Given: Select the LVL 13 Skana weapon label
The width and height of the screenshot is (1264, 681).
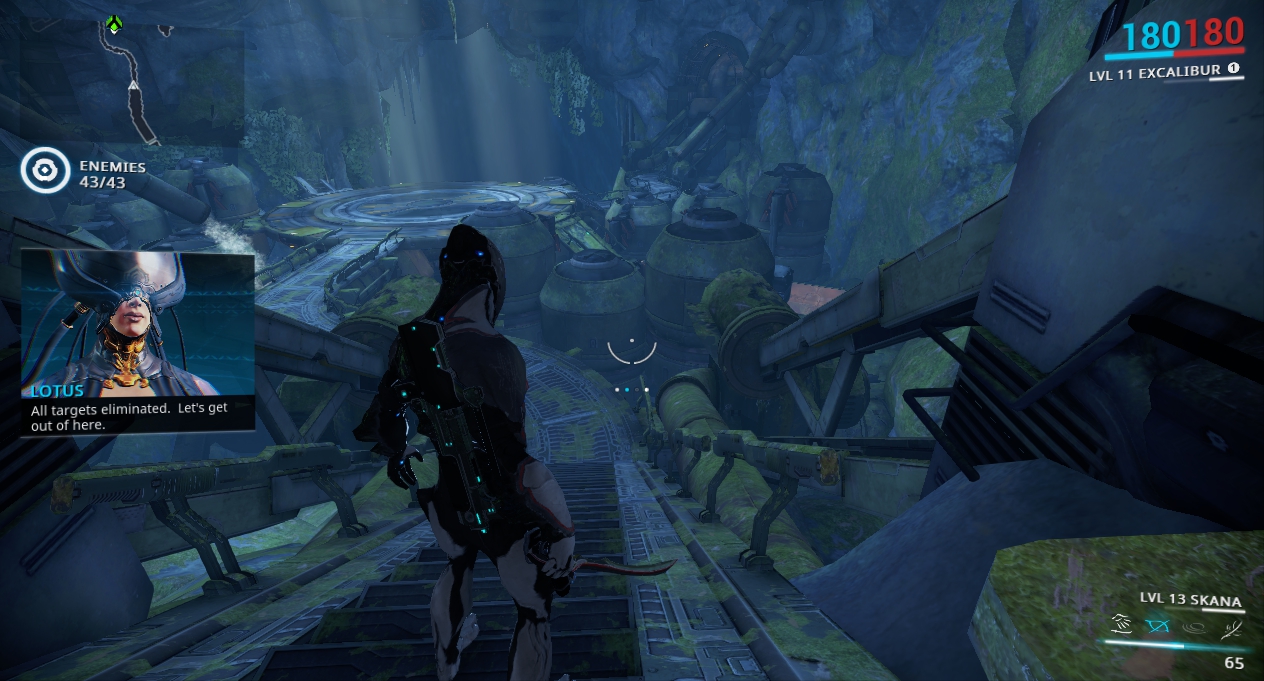Looking at the screenshot, I should click(x=1190, y=601).
